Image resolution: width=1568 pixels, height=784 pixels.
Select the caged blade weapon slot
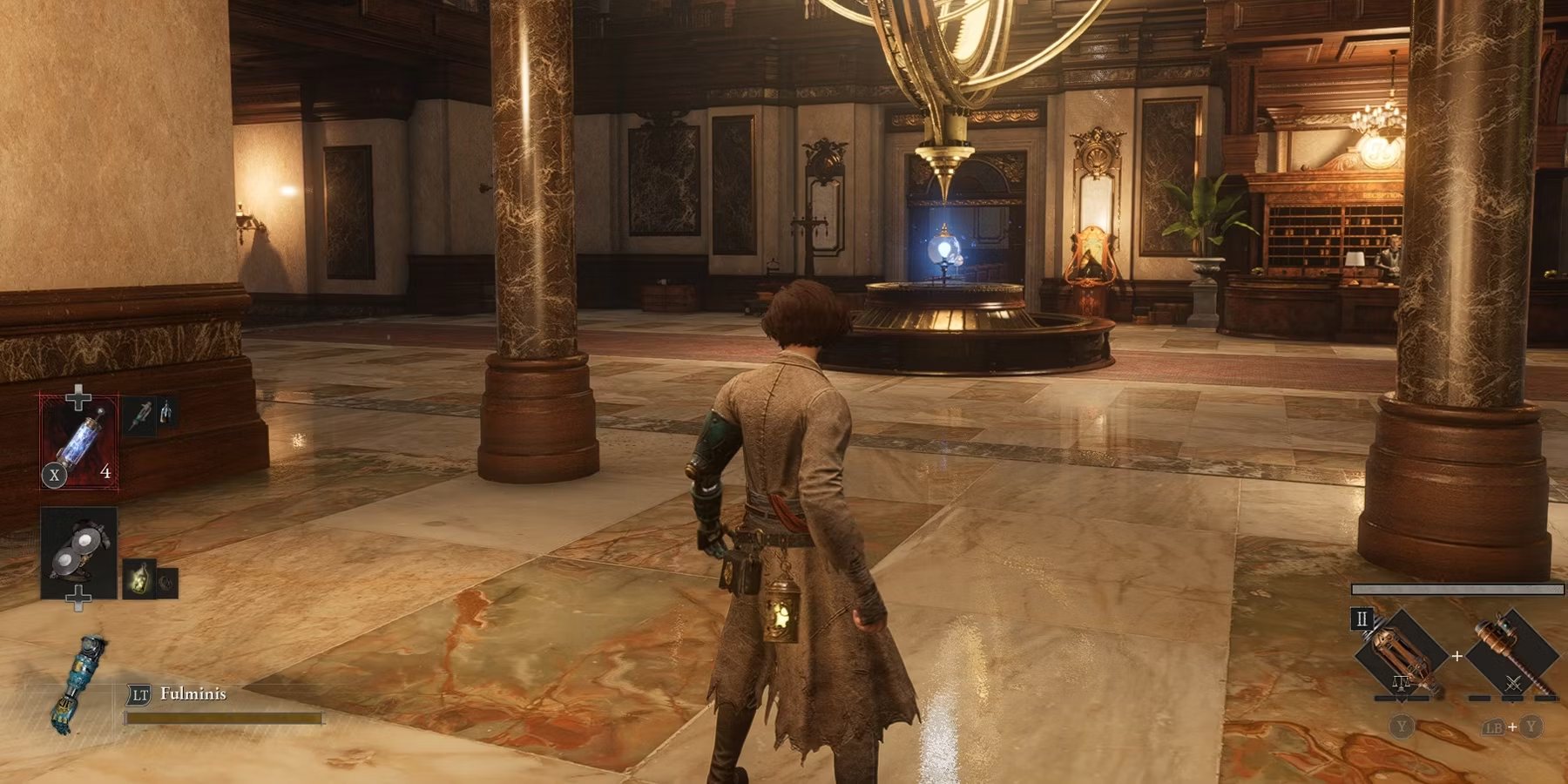coord(1402,655)
